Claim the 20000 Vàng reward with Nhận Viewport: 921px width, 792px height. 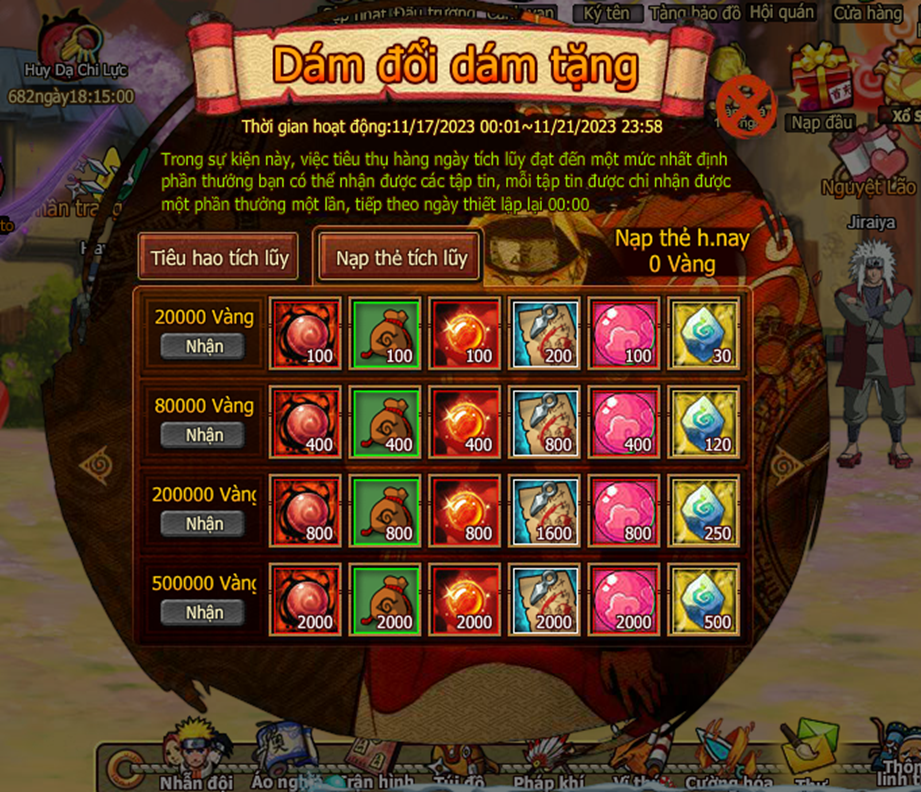[204, 347]
